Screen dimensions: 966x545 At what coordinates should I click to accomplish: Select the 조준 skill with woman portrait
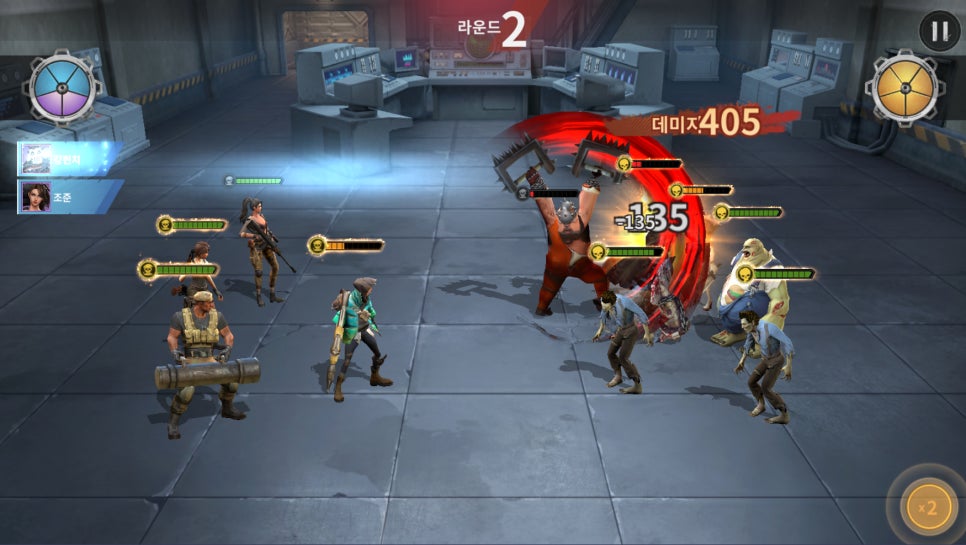pyautogui.click(x=68, y=197)
